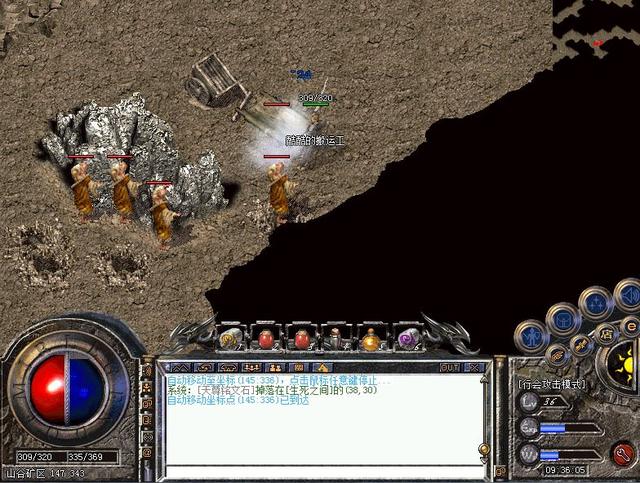
Task: Click the chat log message area
Action: click(322, 420)
